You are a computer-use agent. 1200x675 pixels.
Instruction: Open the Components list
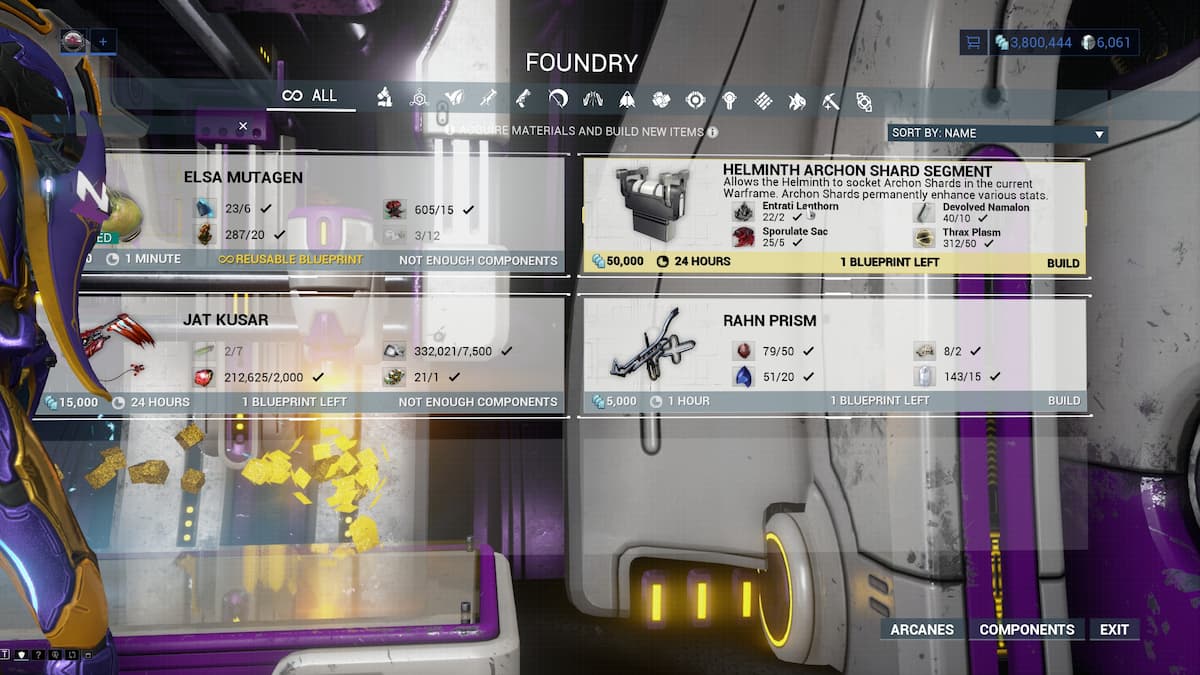point(1026,630)
